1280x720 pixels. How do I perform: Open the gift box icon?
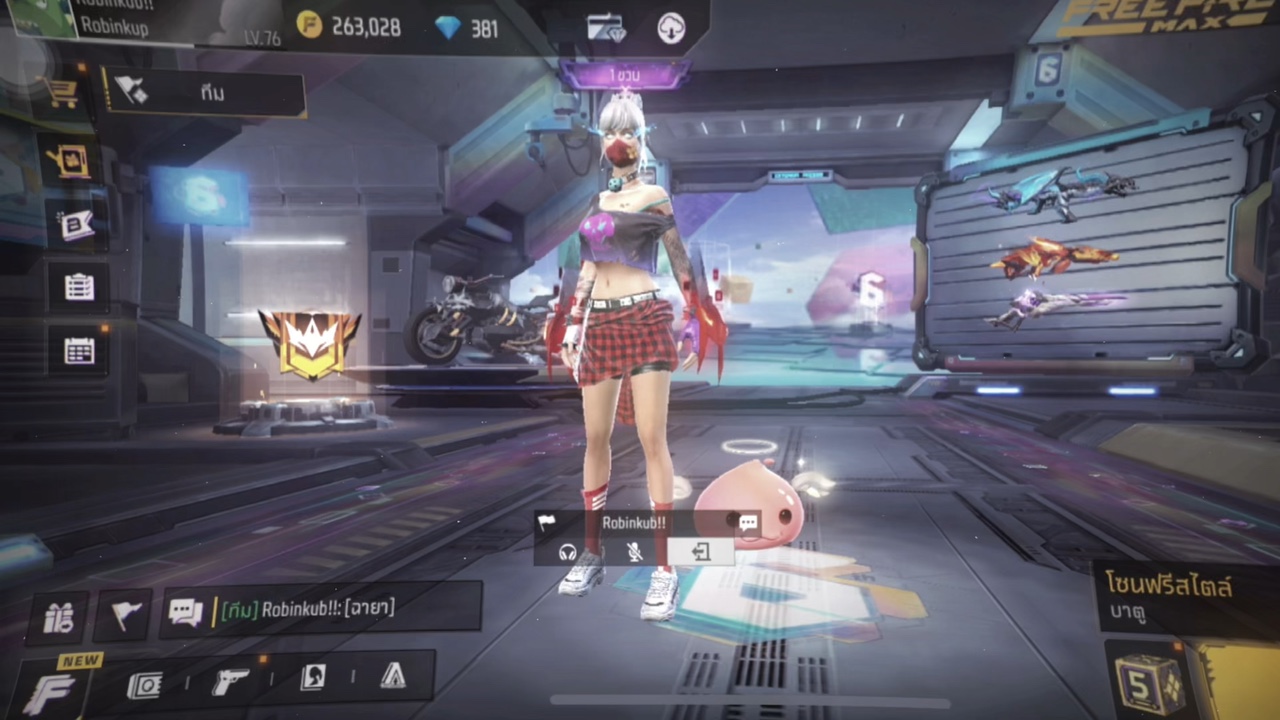tap(57, 618)
